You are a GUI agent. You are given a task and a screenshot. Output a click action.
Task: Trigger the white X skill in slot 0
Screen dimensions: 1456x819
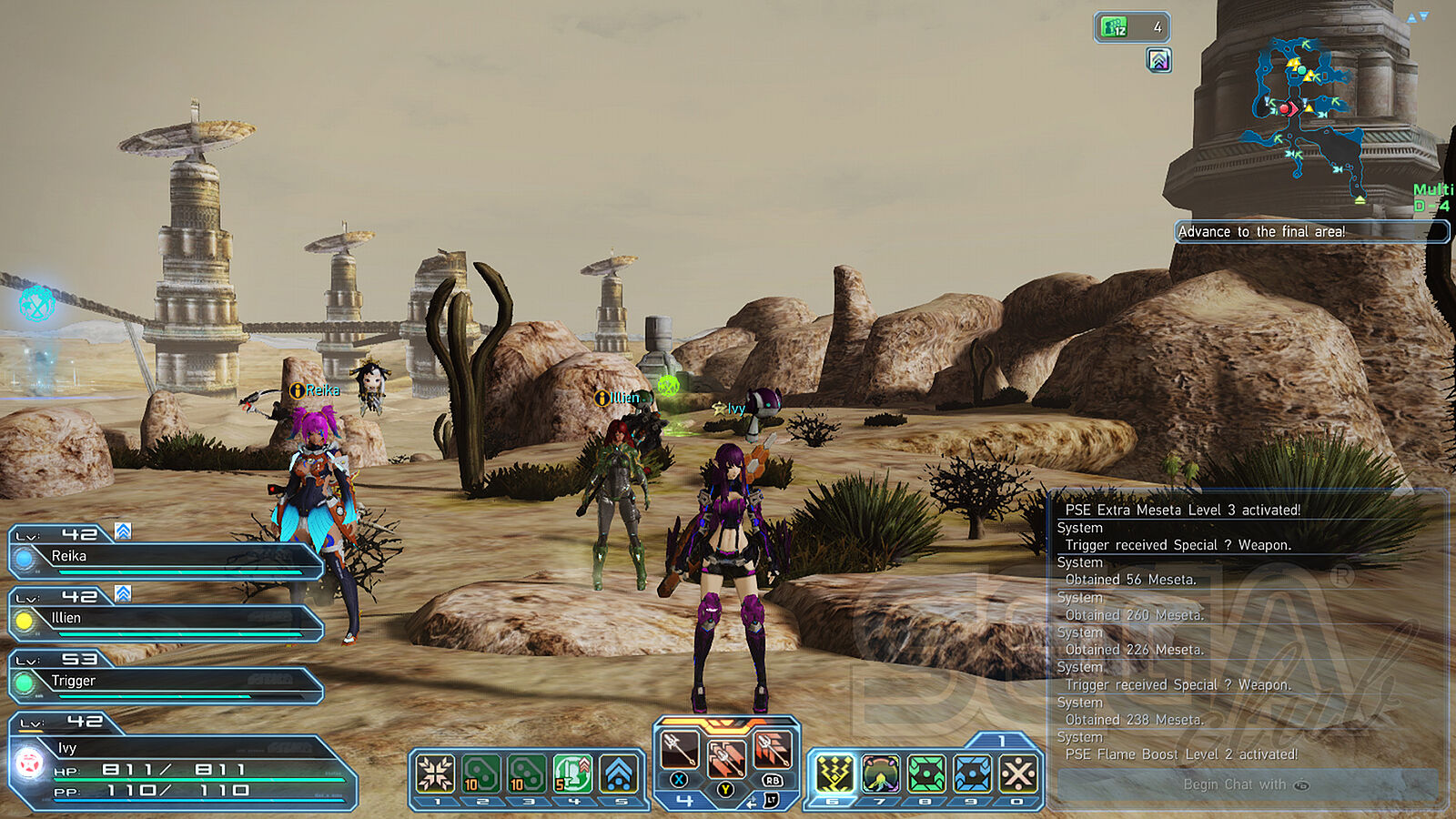(x=1018, y=774)
